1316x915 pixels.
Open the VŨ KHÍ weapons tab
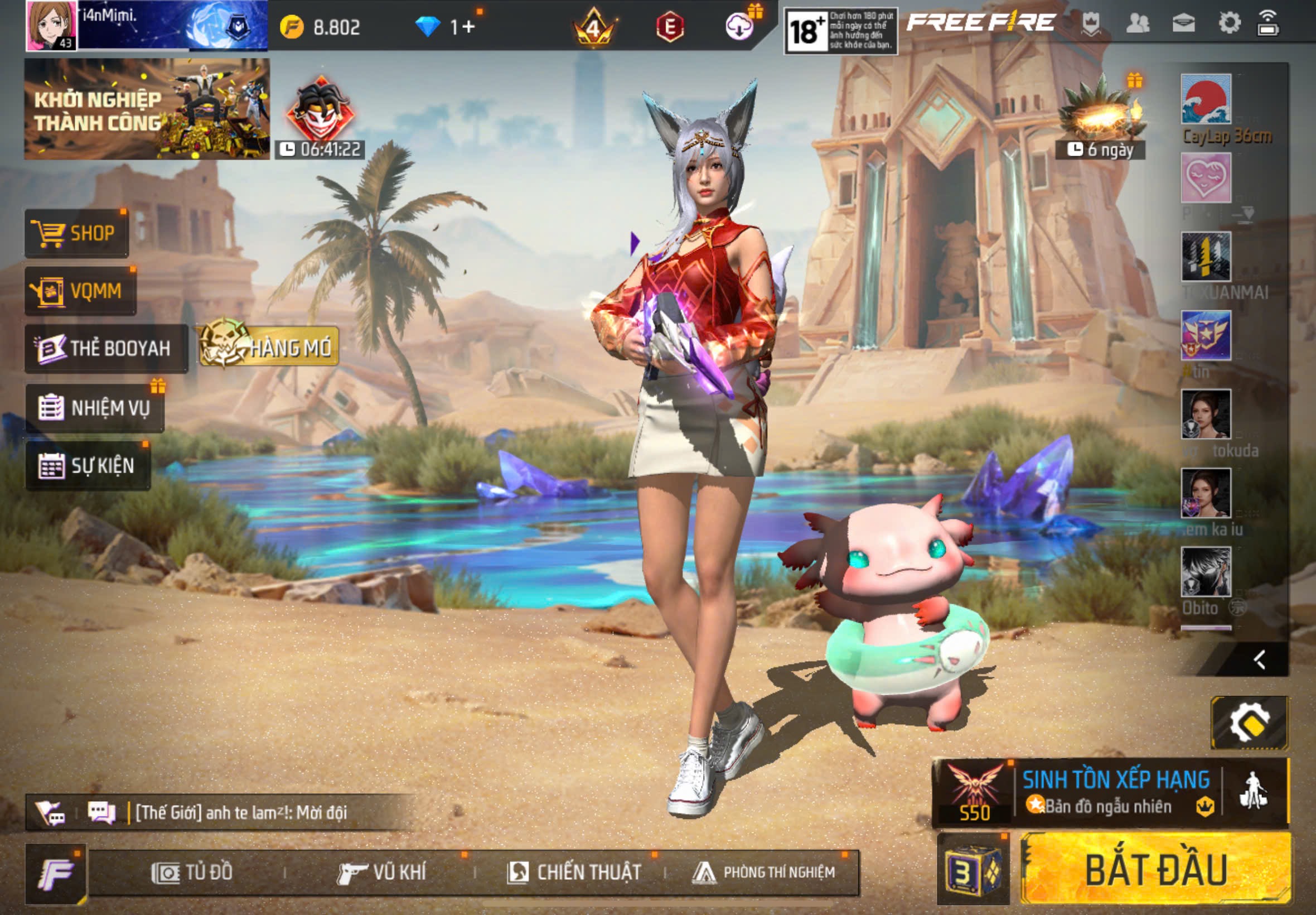pos(382,873)
